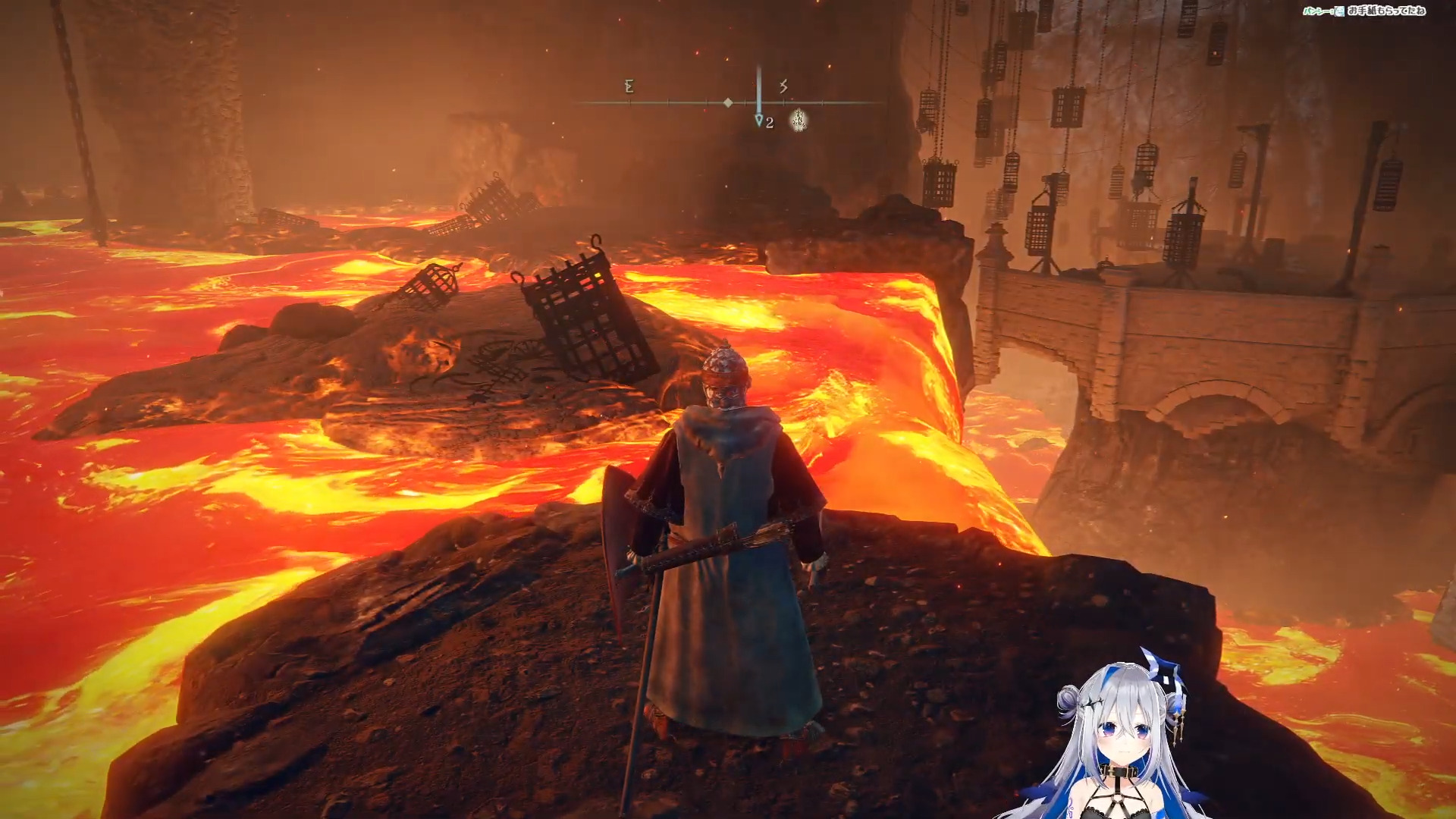Click the stream chat message overlay
Viewport: 1456px width, 819px height.
tap(1364, 11)
